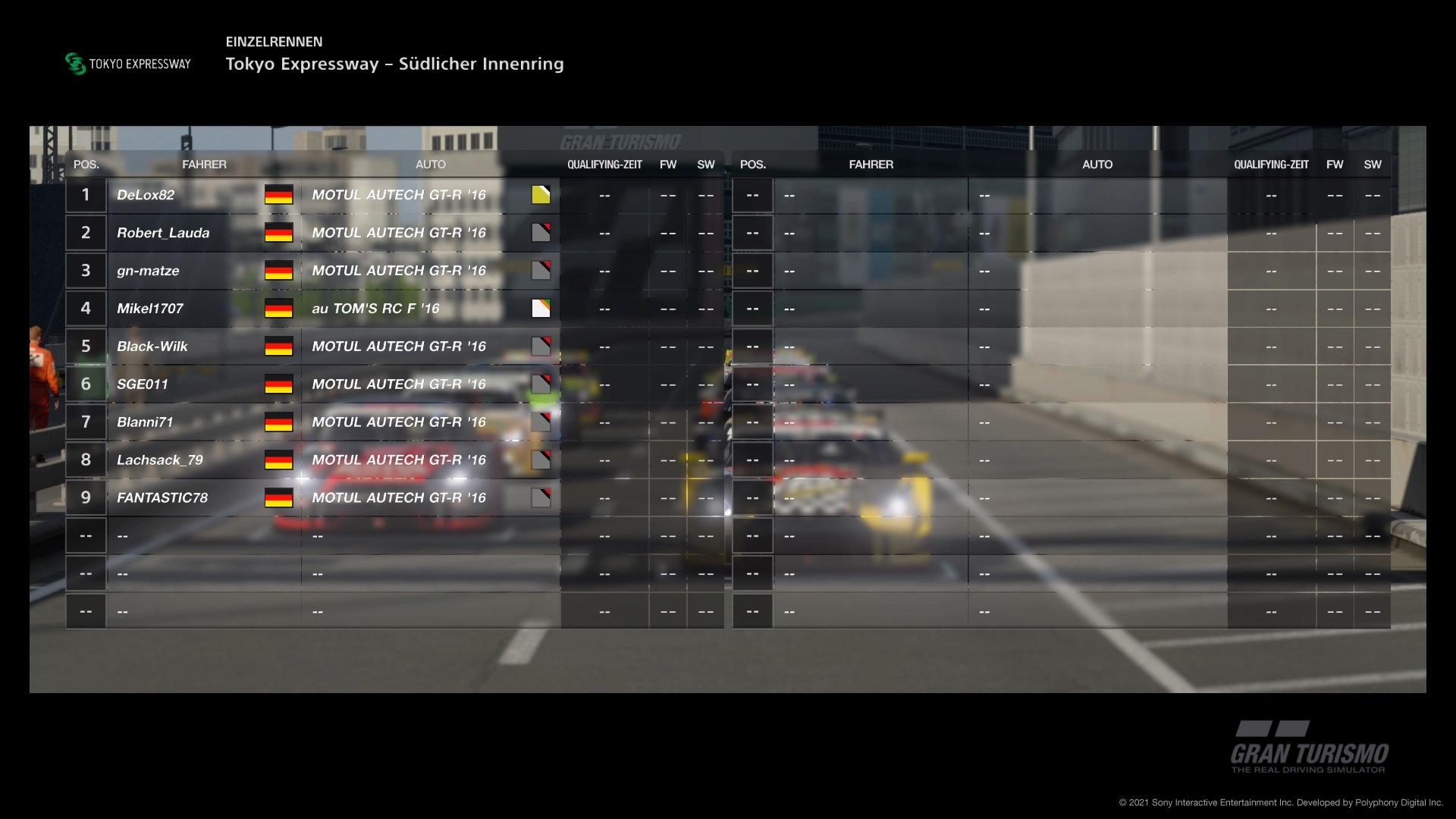
Task: Highlight the Black-Wilk entry
Action: coord(152,347)
